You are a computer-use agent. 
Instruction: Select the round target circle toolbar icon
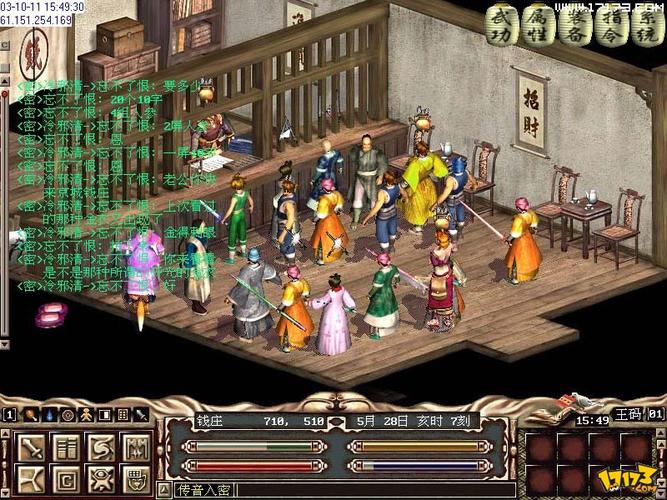[68, 414]
